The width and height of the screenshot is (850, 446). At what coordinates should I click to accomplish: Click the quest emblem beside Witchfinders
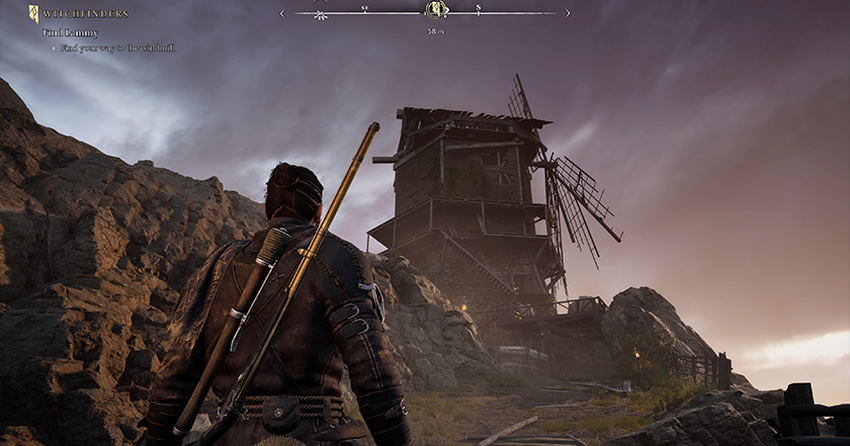point(33,13)
